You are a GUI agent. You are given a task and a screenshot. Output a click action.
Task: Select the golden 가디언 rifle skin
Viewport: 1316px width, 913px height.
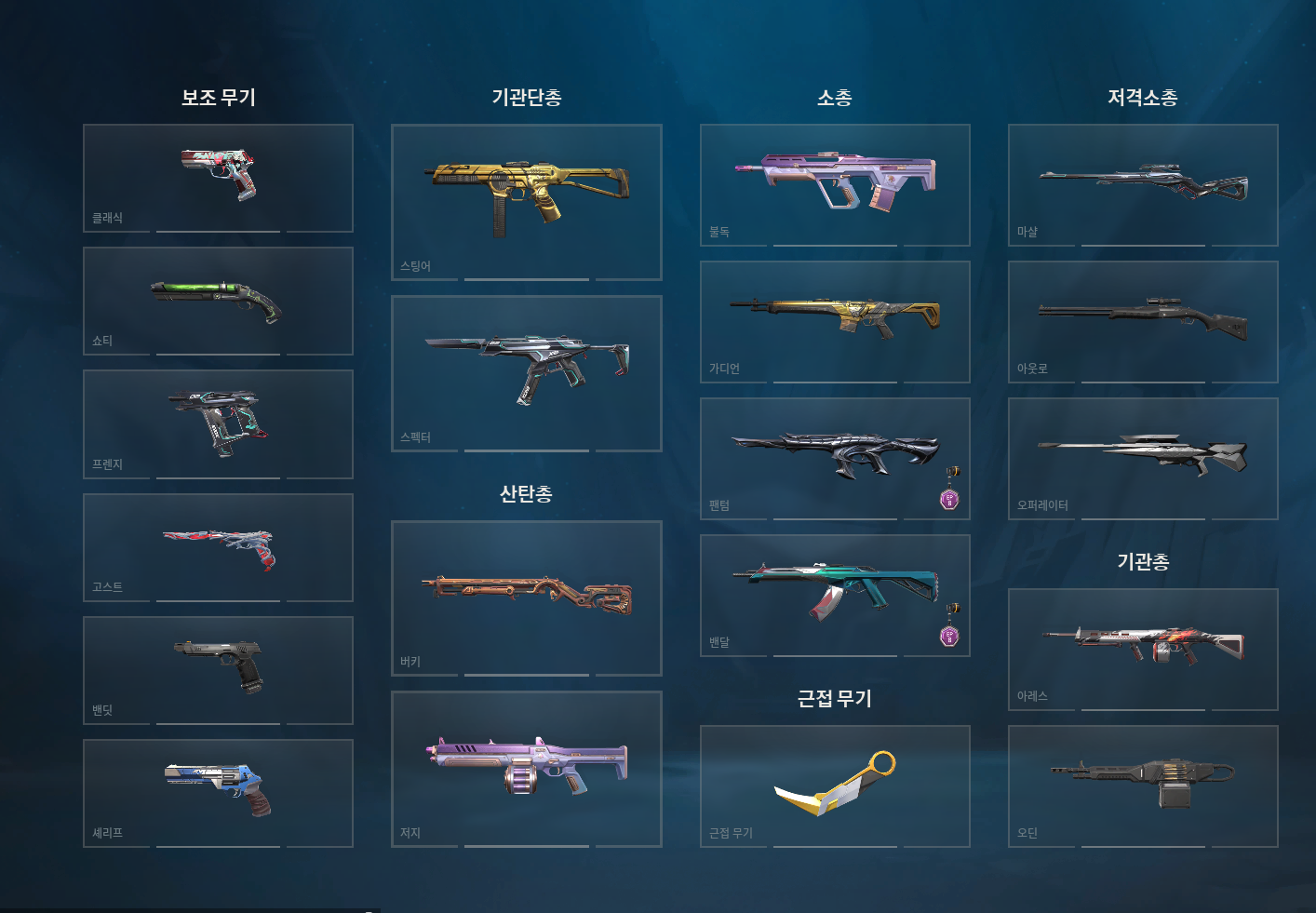pyautogui.click(x=835, y=320)
